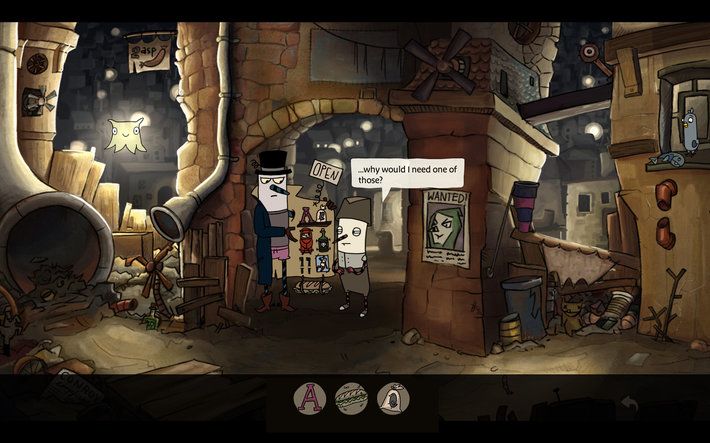Click the curved back arrow button

point(630,403)
